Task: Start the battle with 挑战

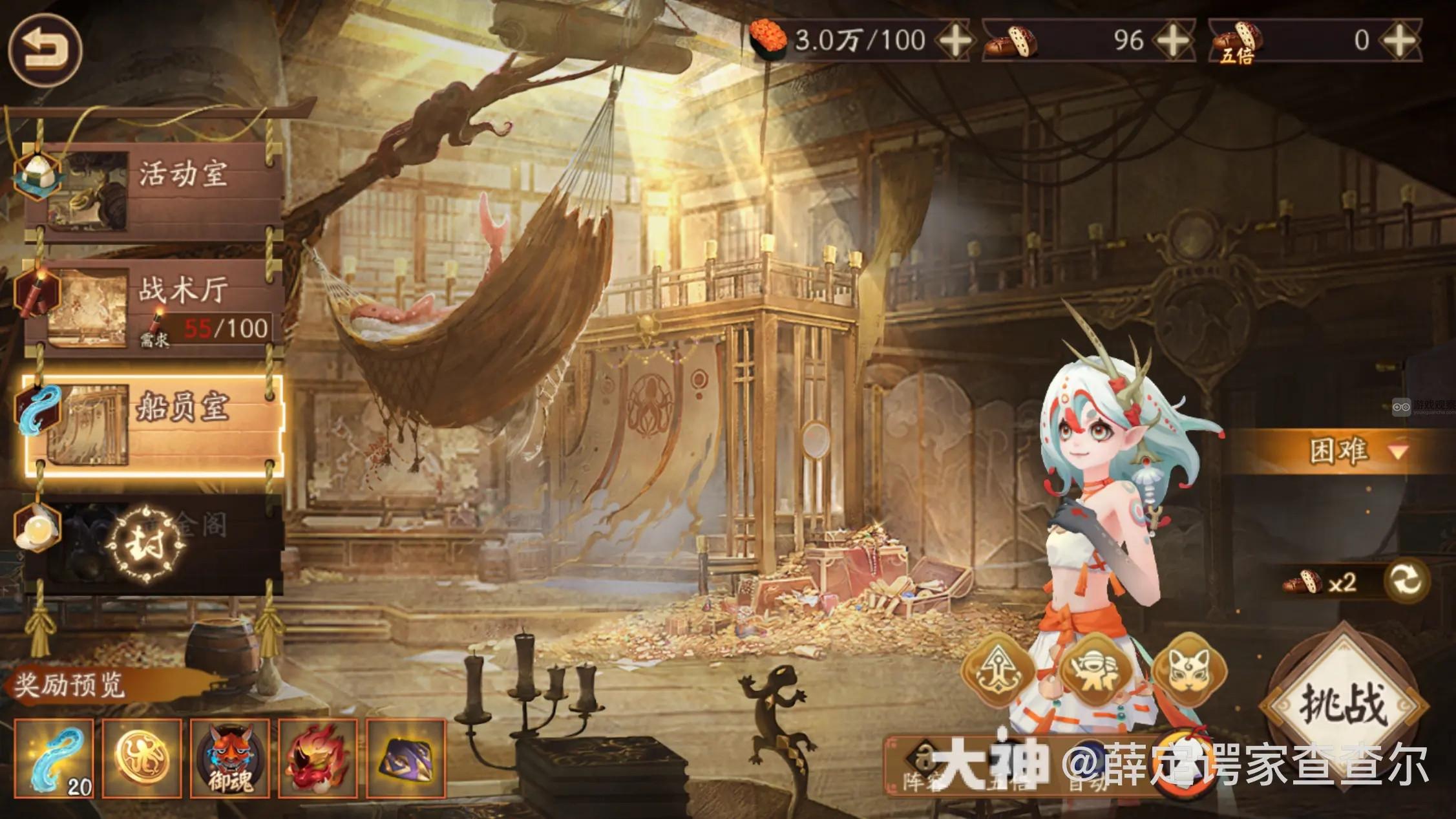Action: coord(1345,705)
